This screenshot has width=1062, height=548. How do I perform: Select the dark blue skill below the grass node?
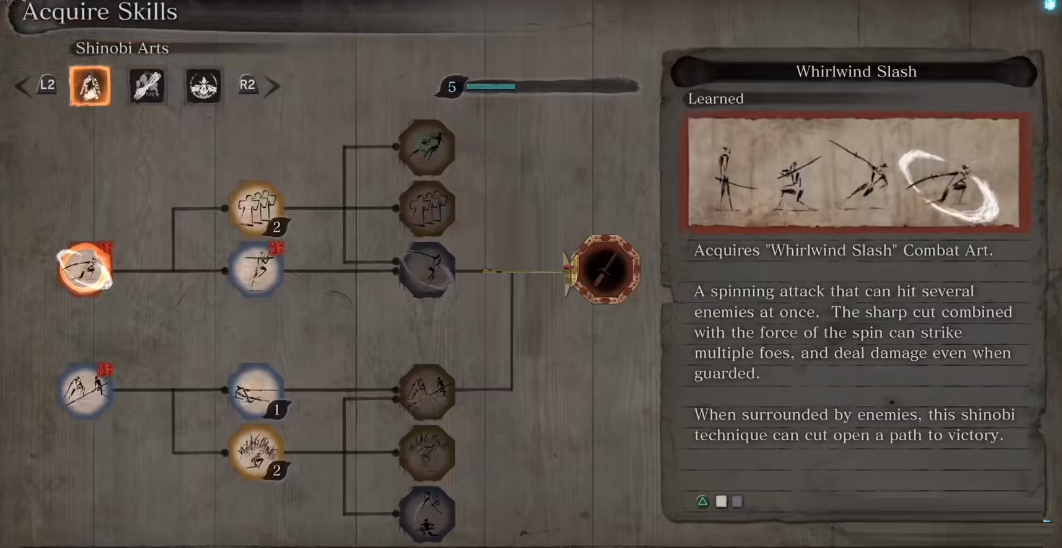click(x=427, y=514)
